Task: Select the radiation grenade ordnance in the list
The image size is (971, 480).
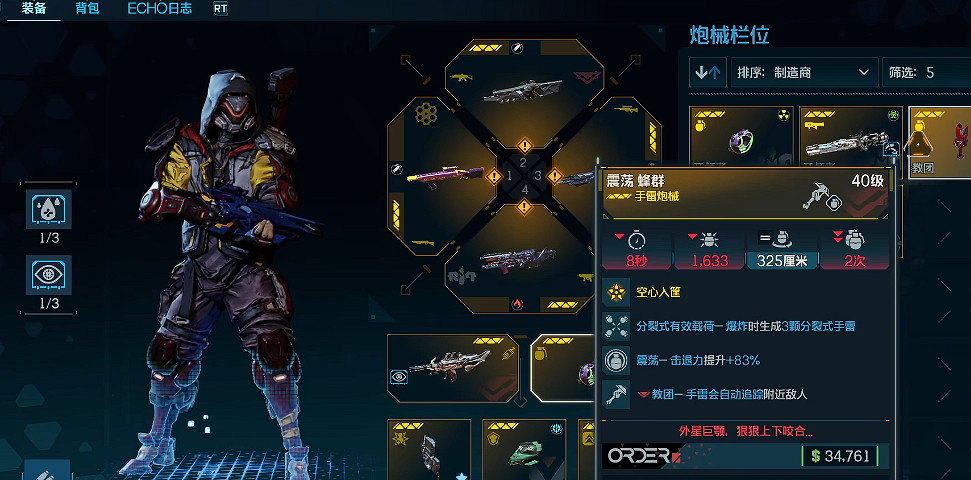Action: click(741, 139)
